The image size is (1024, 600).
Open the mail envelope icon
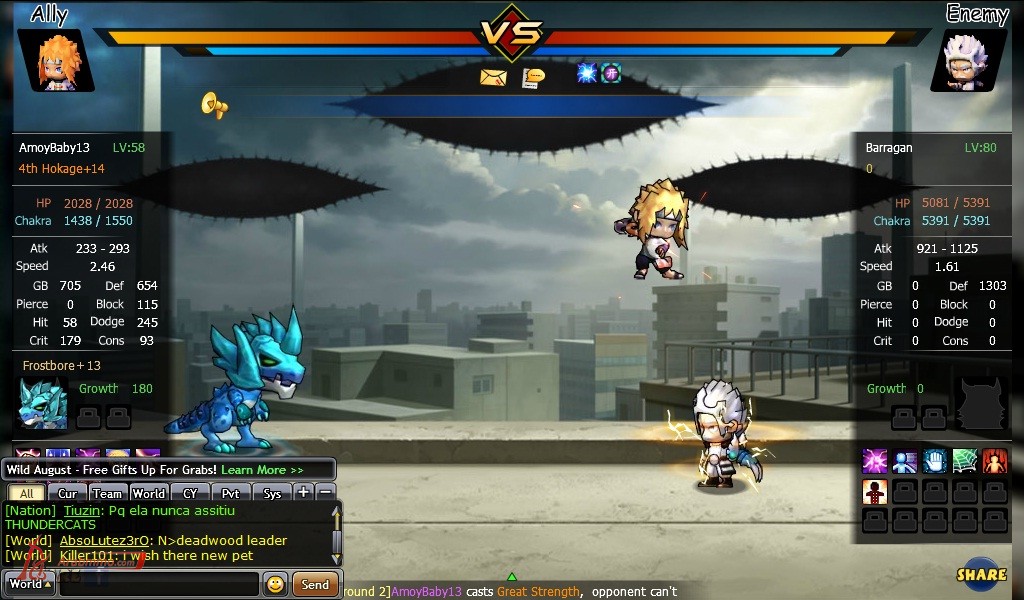tap(493, 77)
